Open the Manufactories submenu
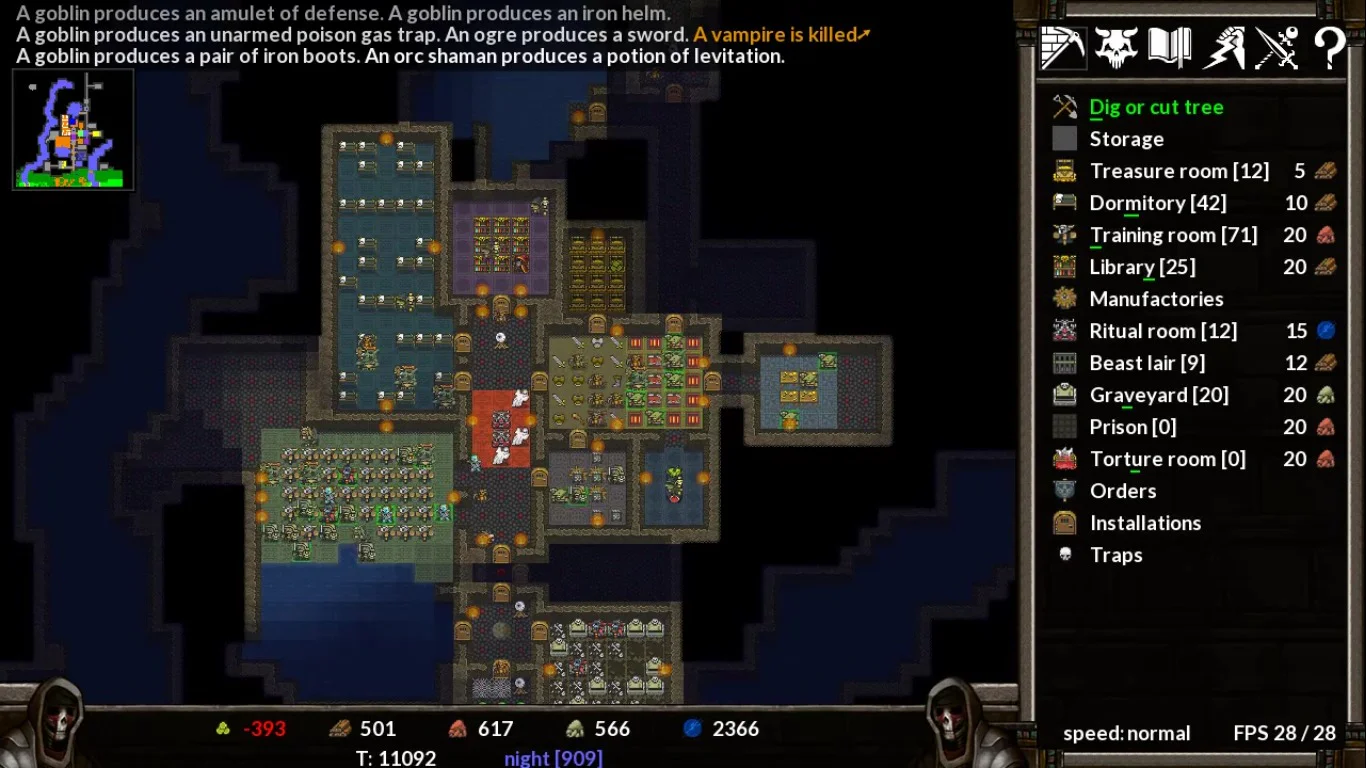The height and width of the screenshot is (768, 1366). [x=1155, y=299]
